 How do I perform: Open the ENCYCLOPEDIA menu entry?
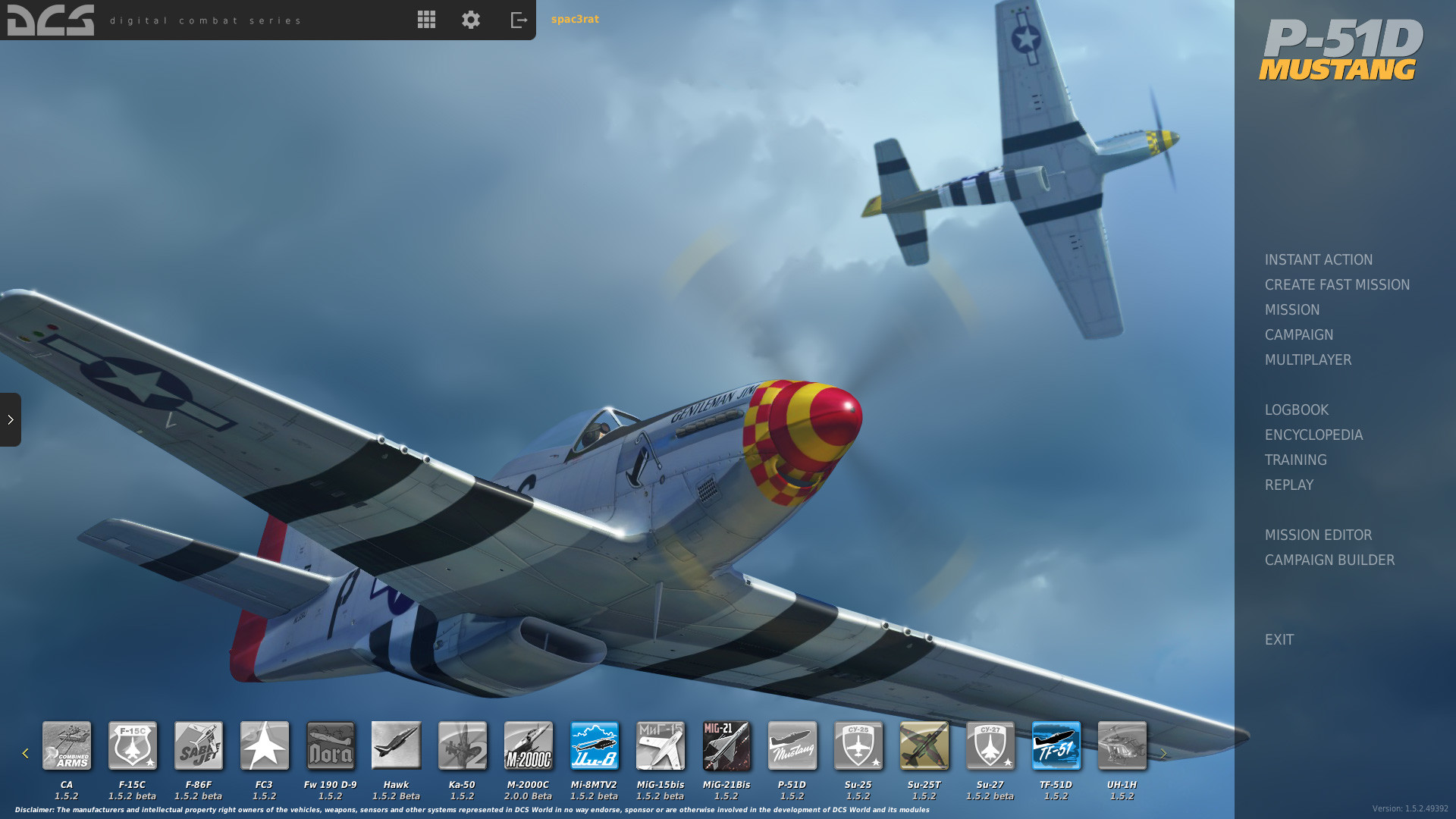pyautogui.click(x=1313, y=435)
